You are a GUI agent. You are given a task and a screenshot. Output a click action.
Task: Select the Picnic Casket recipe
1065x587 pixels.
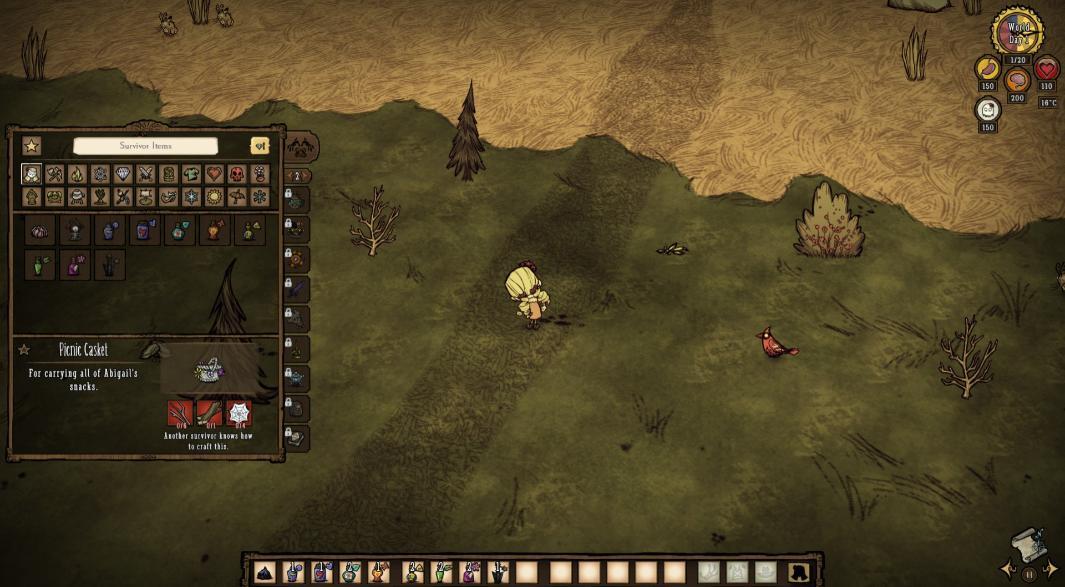tap(40, 231)
